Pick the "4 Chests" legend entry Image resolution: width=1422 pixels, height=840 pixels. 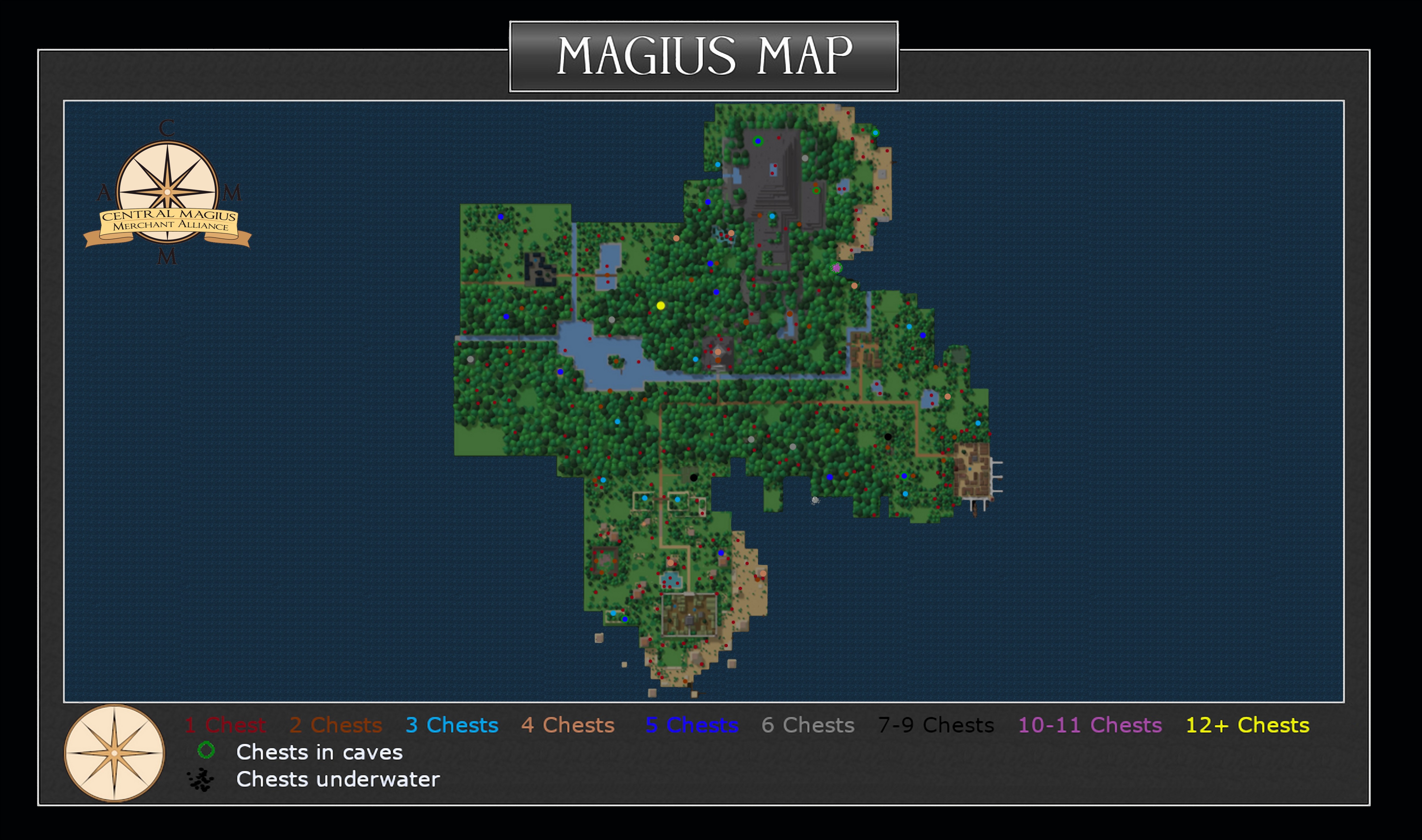[x=568, y=725]
